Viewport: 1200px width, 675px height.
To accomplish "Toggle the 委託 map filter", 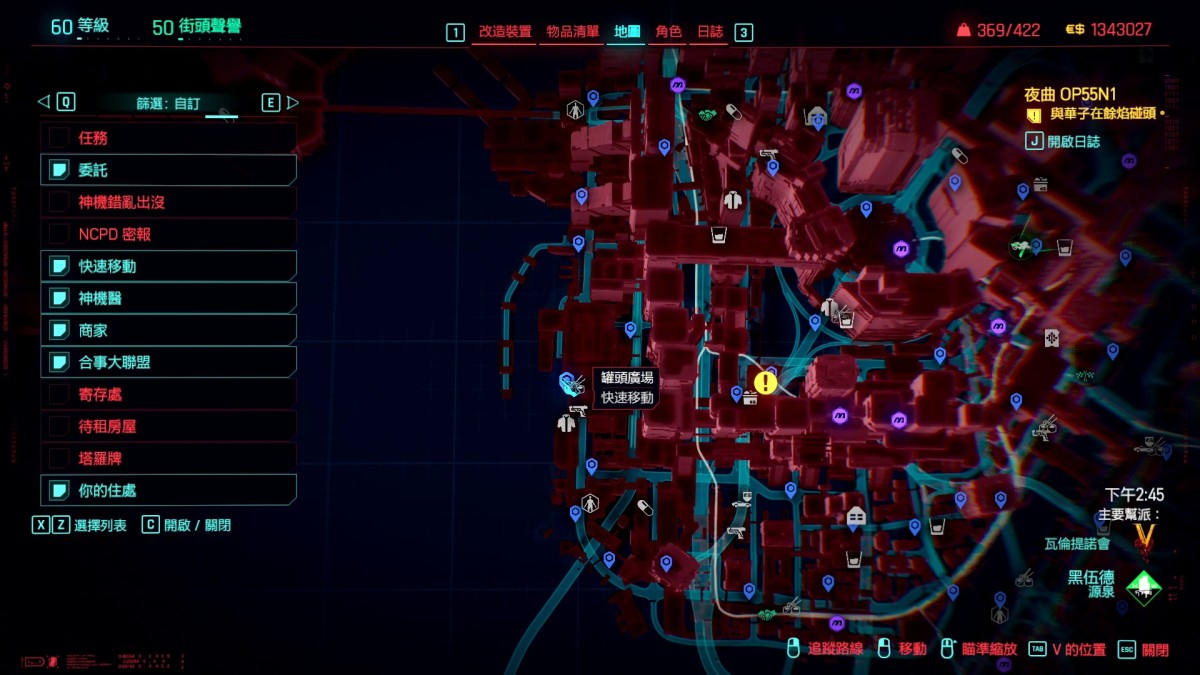I will (168, 170).
